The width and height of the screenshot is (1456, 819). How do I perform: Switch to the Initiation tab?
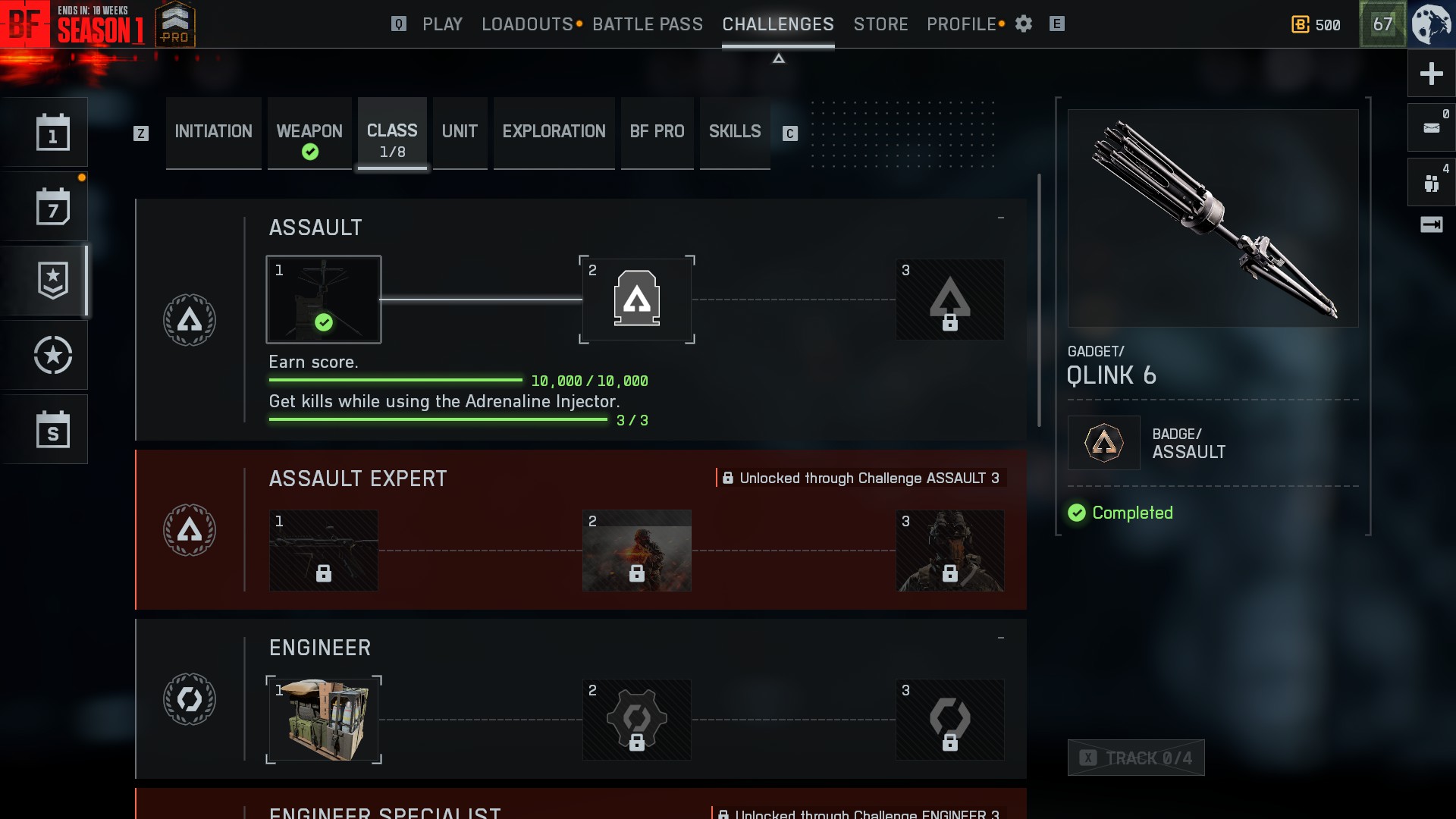213,132
